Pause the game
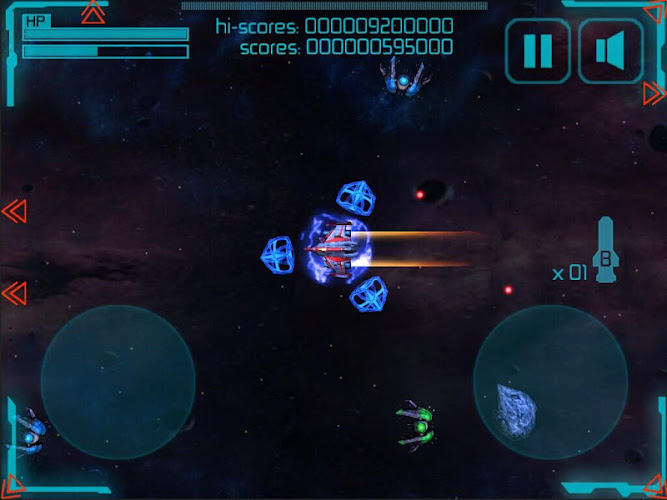667x500 pixels. click(x=538, y=50)
